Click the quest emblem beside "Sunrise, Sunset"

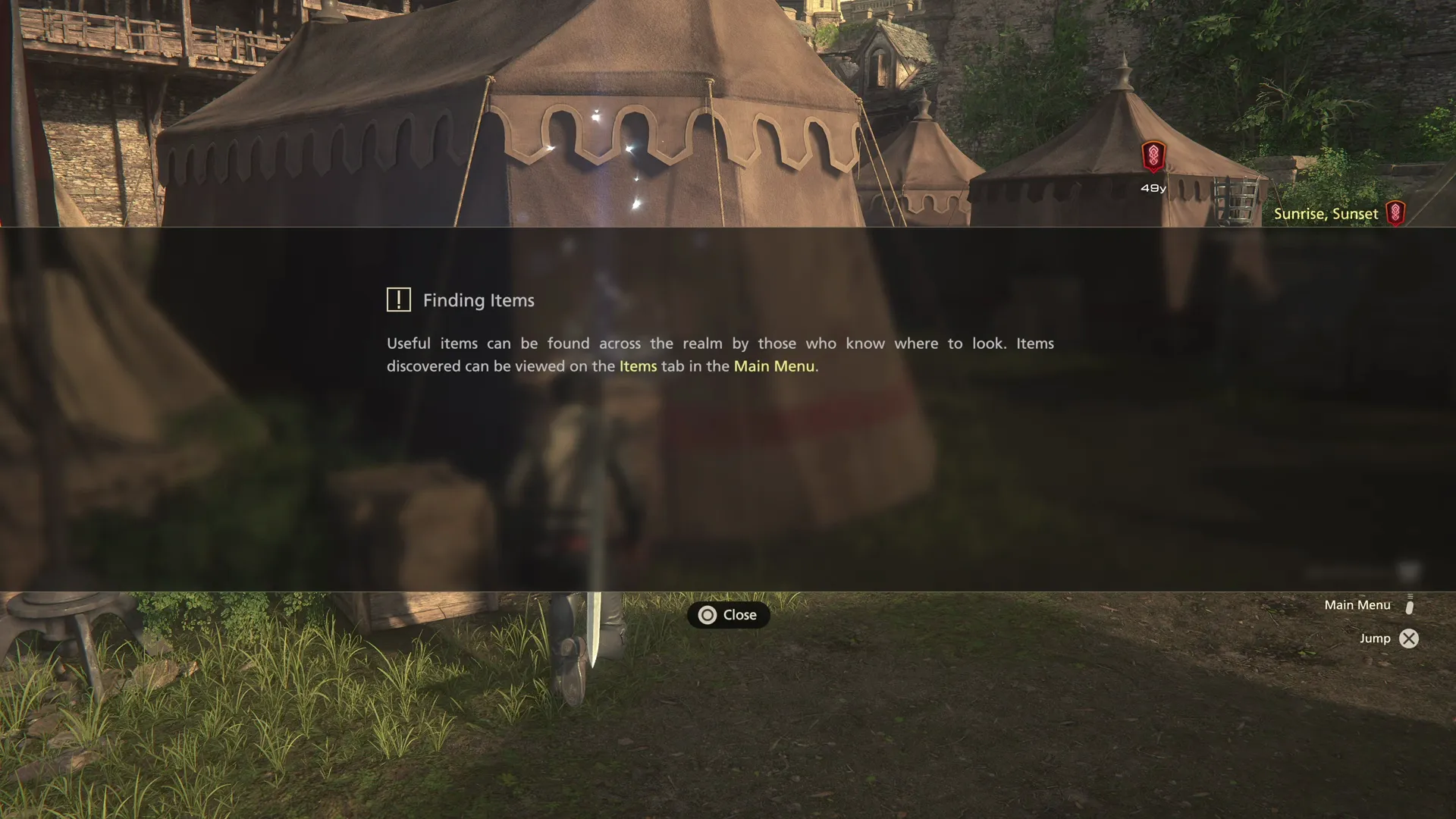1397,213
